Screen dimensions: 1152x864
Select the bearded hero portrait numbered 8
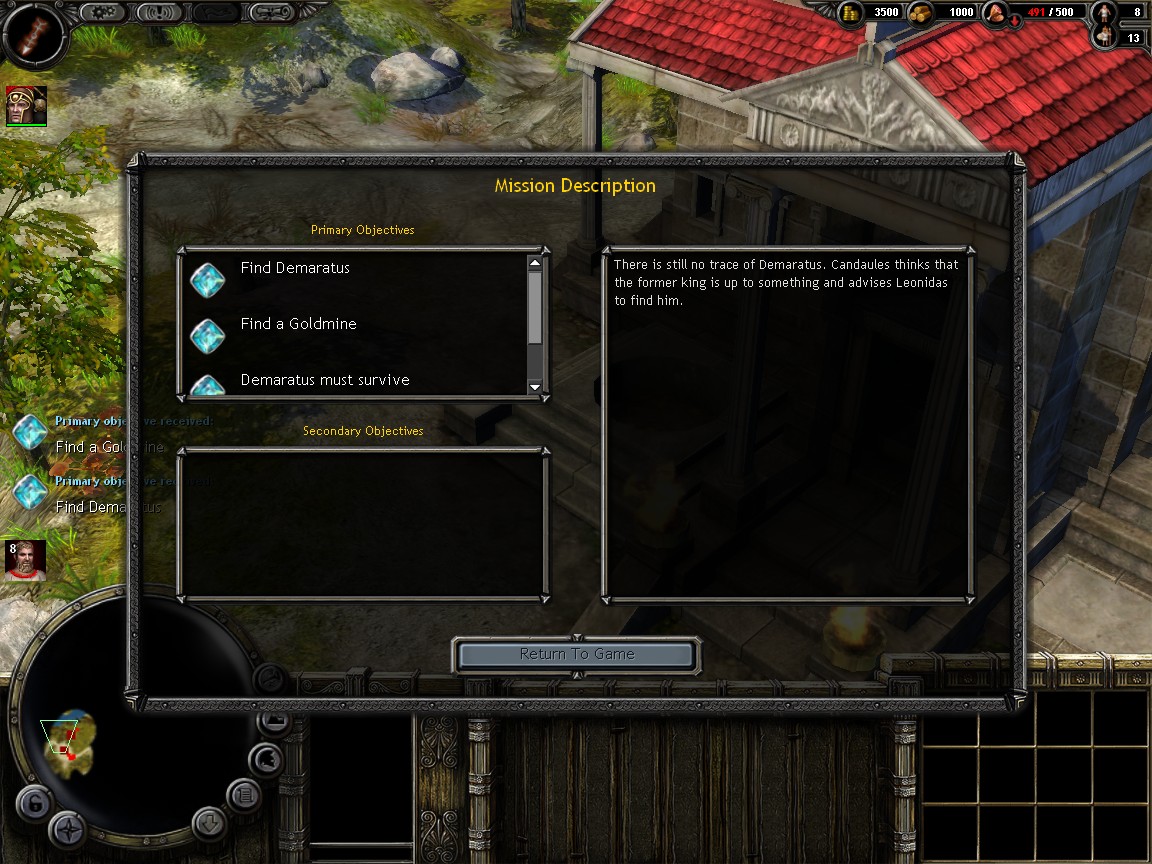pyautogui.click(x=26, y=562)
